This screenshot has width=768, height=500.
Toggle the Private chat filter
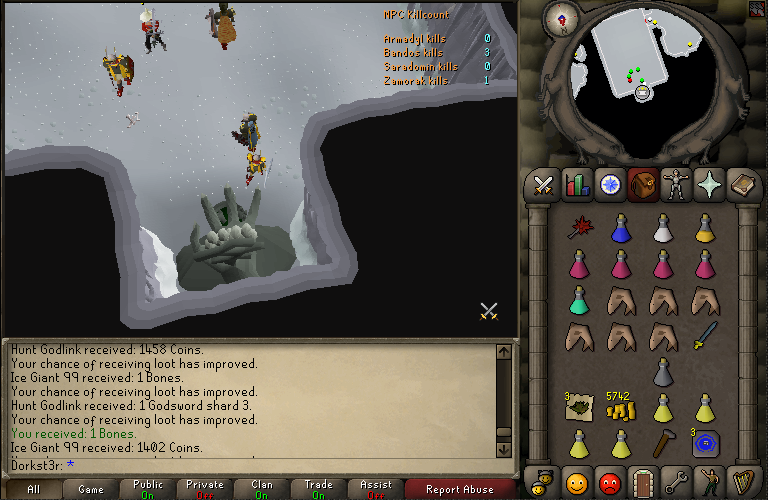pyautogui.click(x=204, y=490)
